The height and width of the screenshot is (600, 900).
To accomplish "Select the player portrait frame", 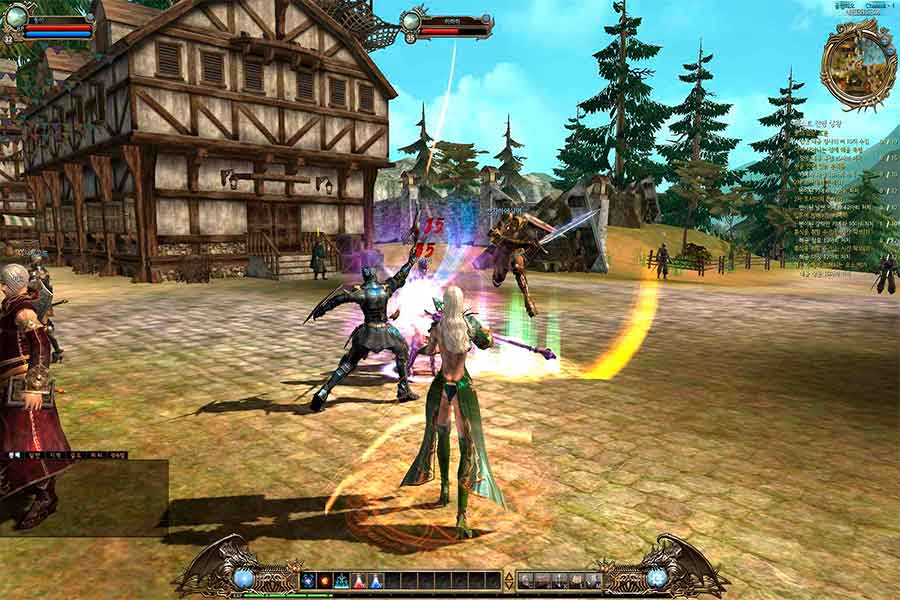I will point(16,17).
